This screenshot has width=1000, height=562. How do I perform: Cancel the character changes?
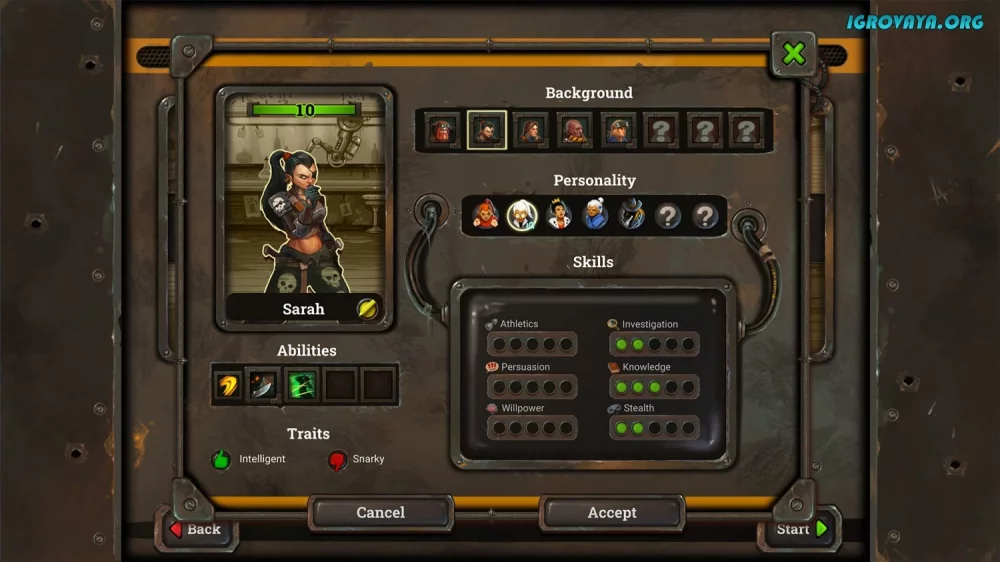pos(380,513)
